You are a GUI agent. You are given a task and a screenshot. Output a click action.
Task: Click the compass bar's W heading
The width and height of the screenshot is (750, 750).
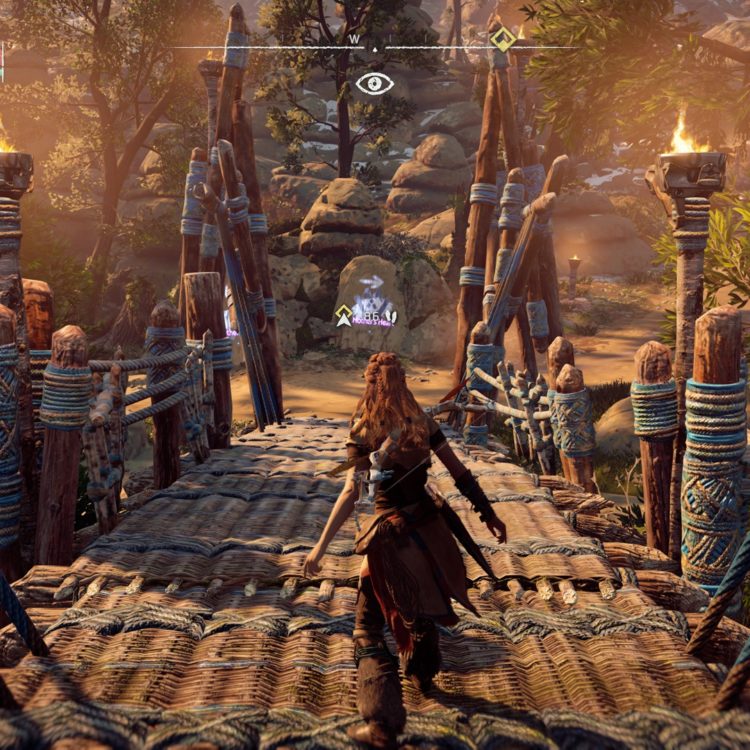(x=354, y=39)
